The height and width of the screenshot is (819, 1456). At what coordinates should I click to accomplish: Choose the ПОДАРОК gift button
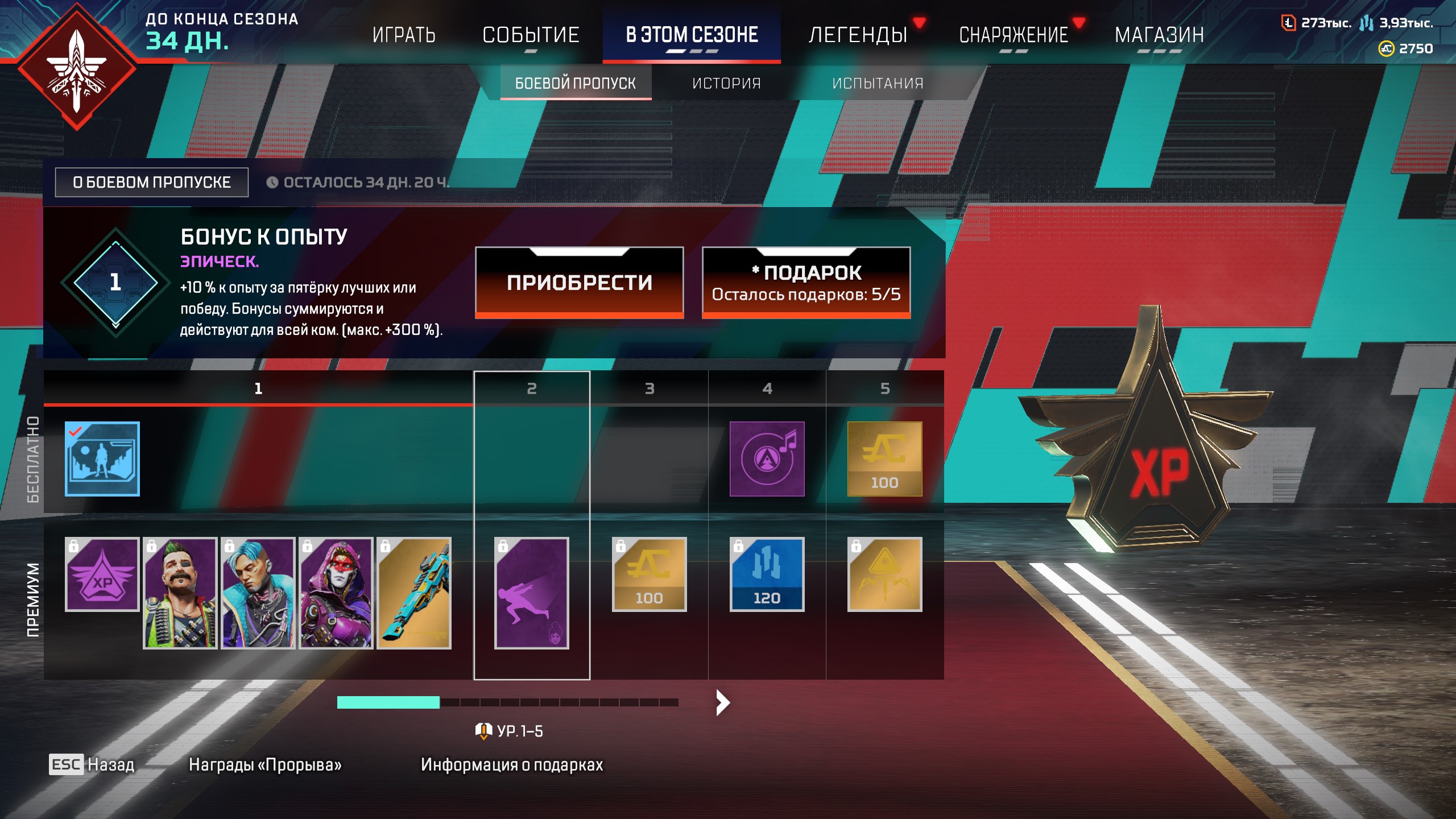(x=806, y=282)
